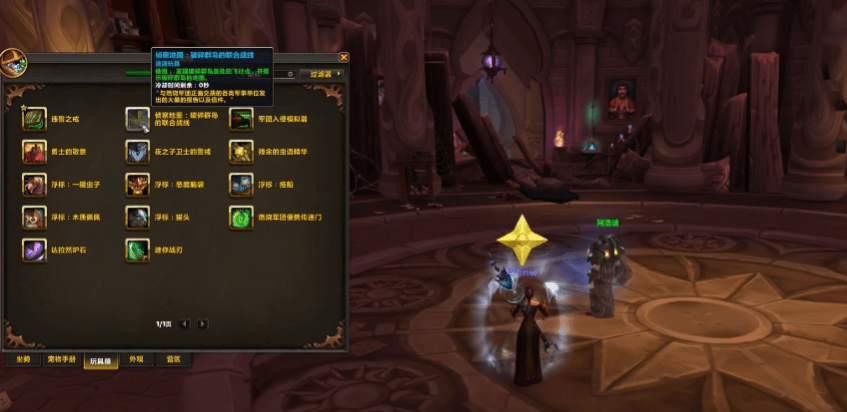Select the 迷你战刃 toy
This screenshot has height=412, width=847.
point(137,250)
